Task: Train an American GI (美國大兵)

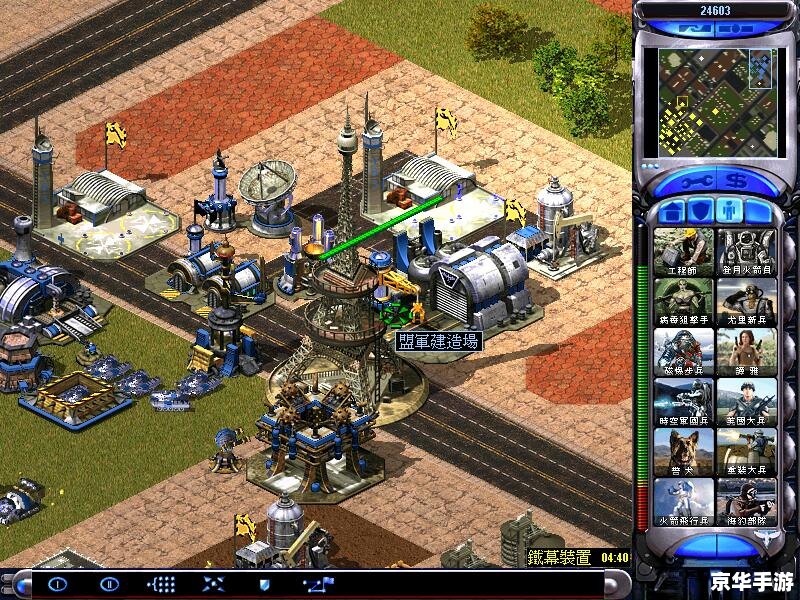Action: (746, 401)
